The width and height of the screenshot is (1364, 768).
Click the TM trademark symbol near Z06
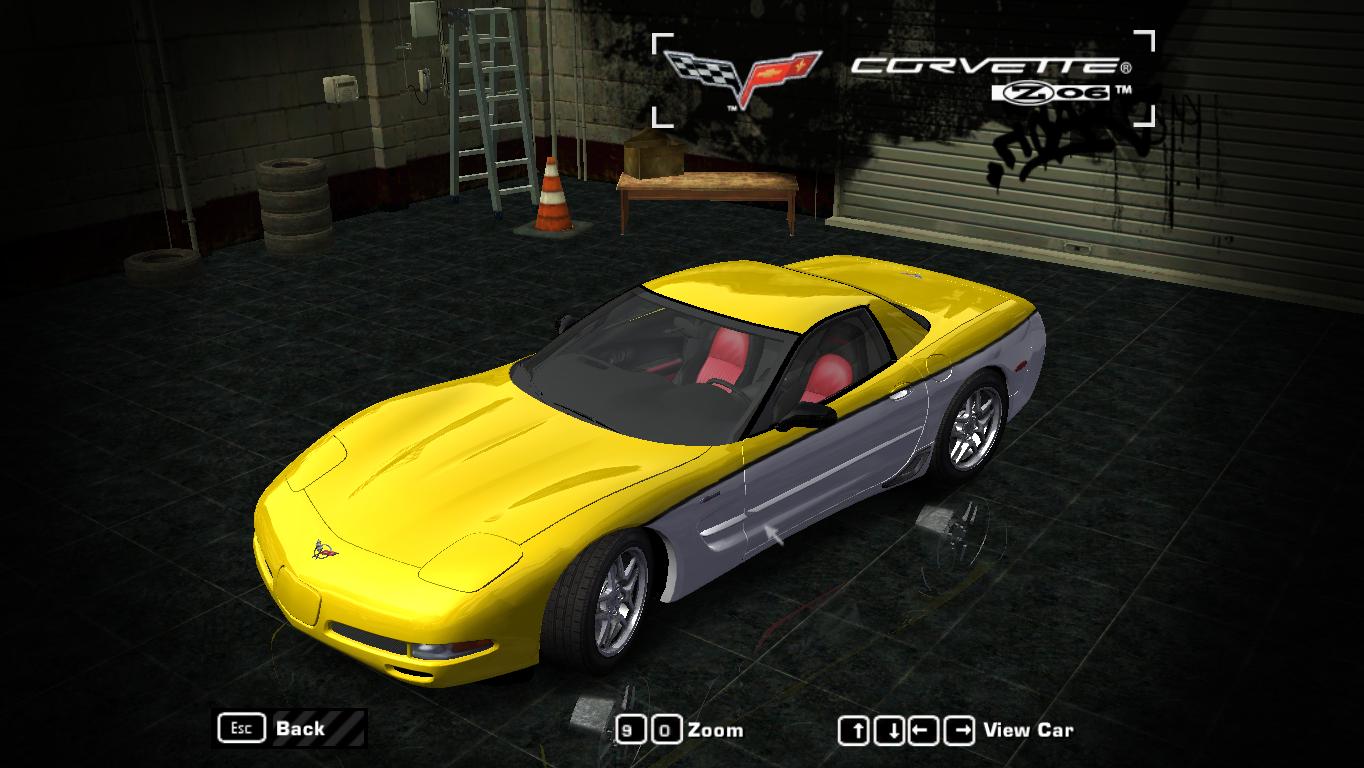pos(1123,91)
